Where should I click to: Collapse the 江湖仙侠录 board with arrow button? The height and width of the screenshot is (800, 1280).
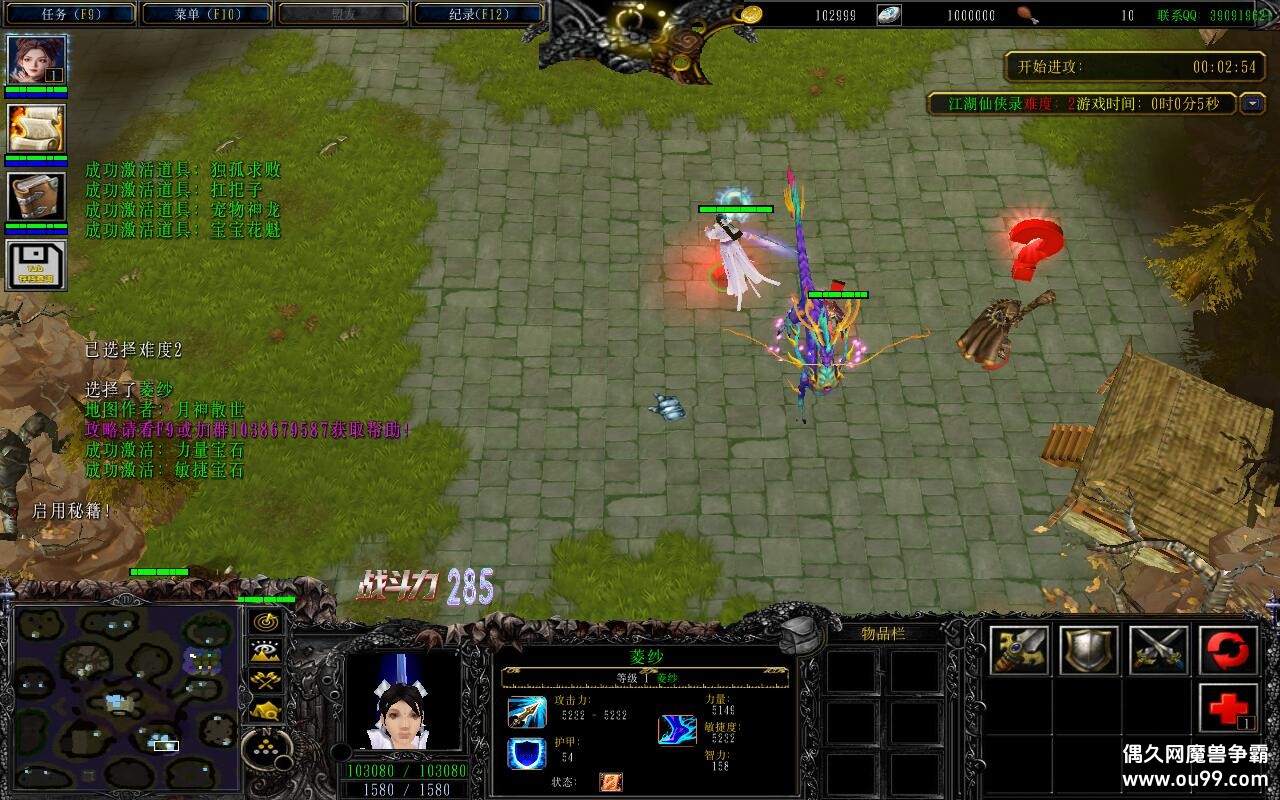pyautogui.click(x=1252, y=103)
